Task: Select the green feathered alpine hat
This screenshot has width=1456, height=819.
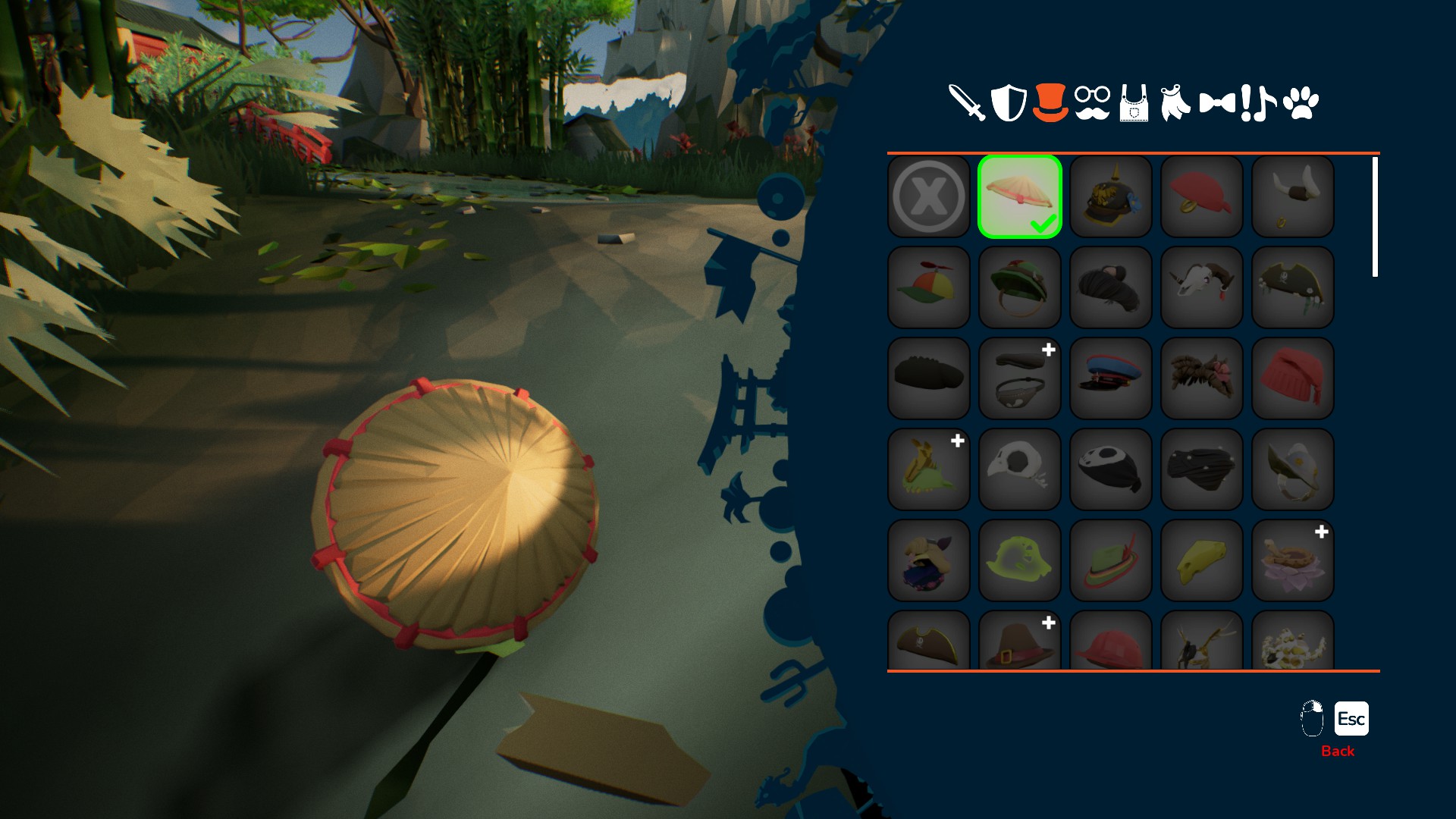Action: click(1111, 560)
